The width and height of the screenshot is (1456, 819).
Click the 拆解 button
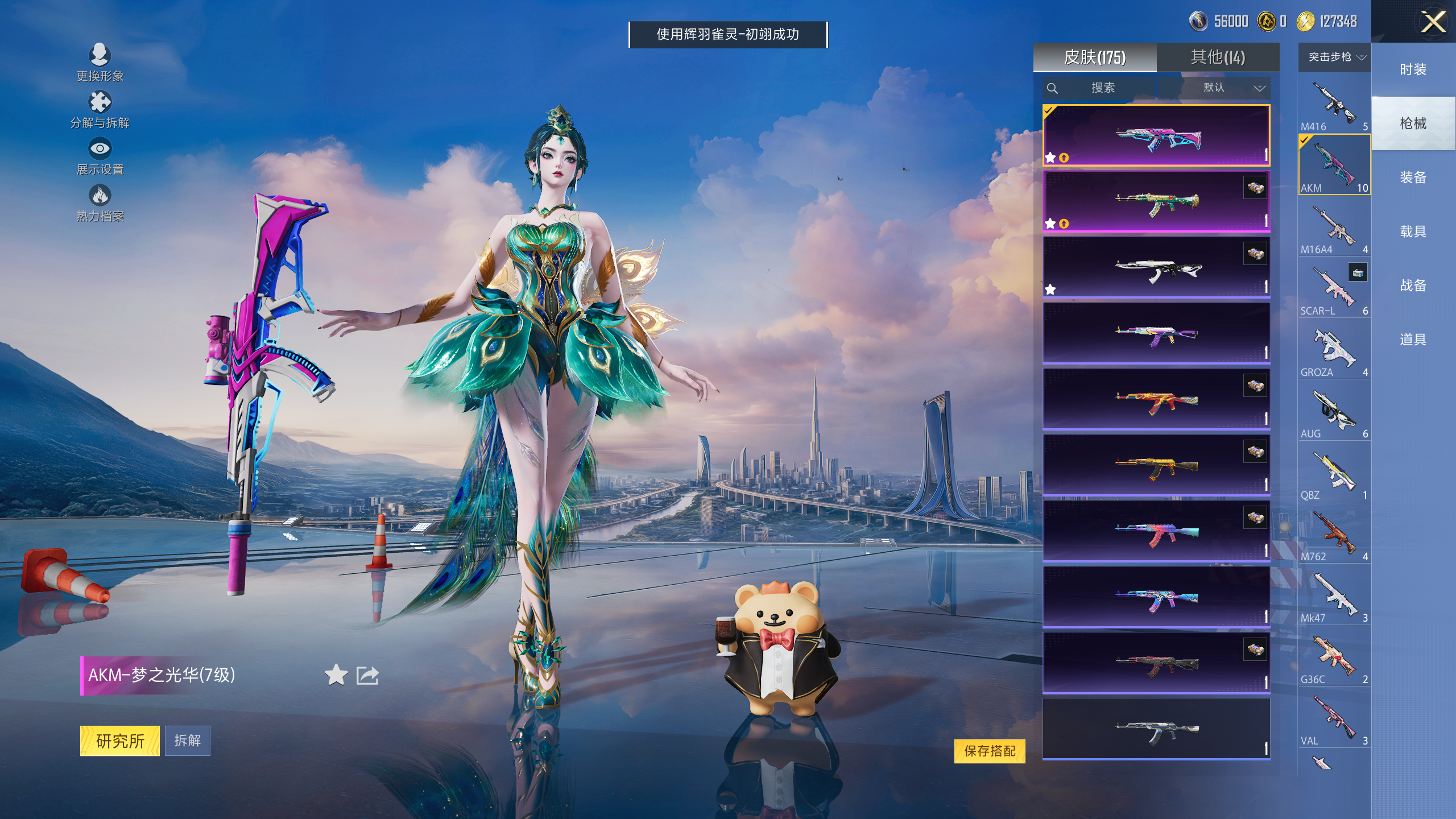(188, 741)
